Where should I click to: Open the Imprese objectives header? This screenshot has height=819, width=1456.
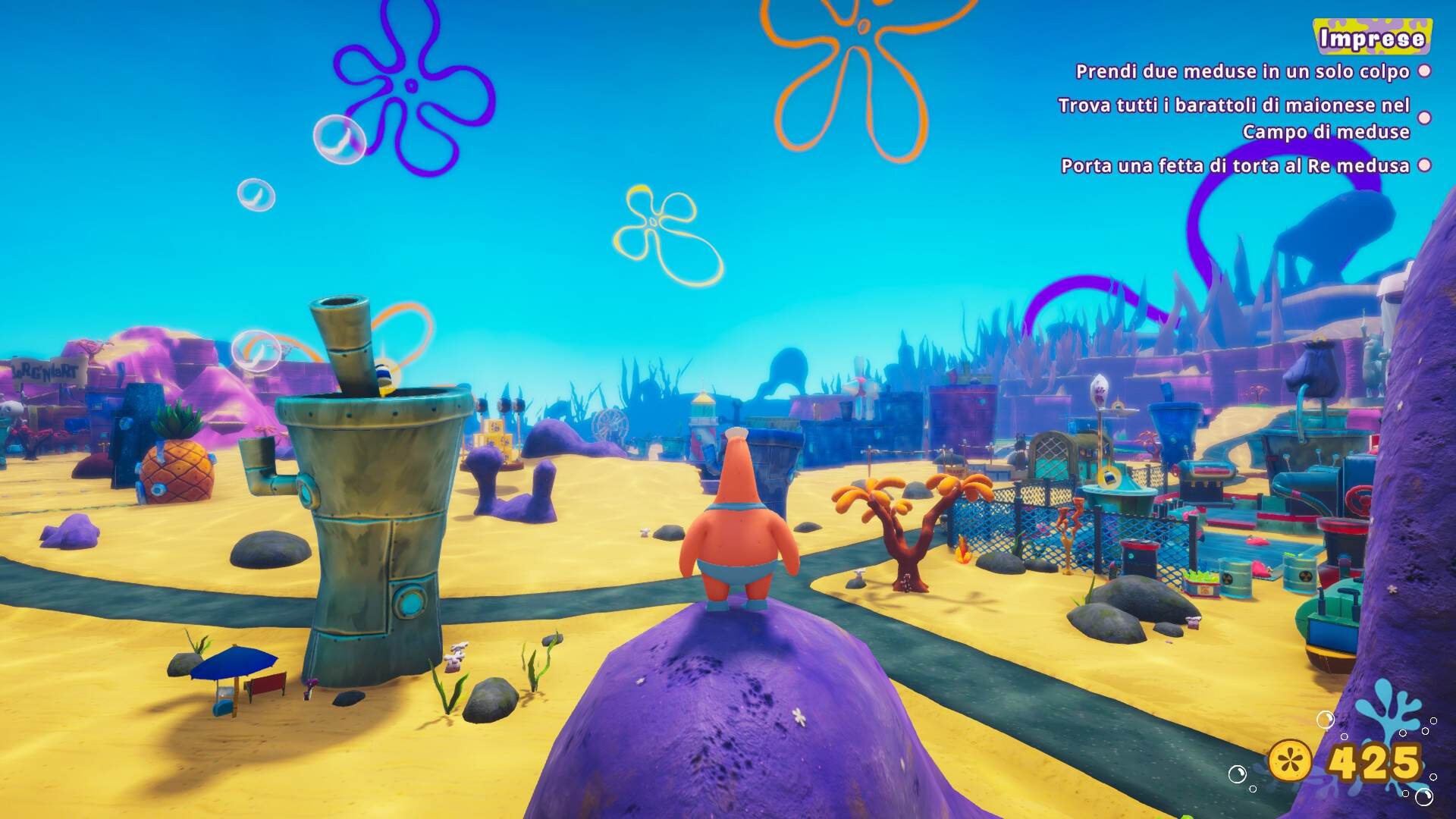pos(1372,39)
